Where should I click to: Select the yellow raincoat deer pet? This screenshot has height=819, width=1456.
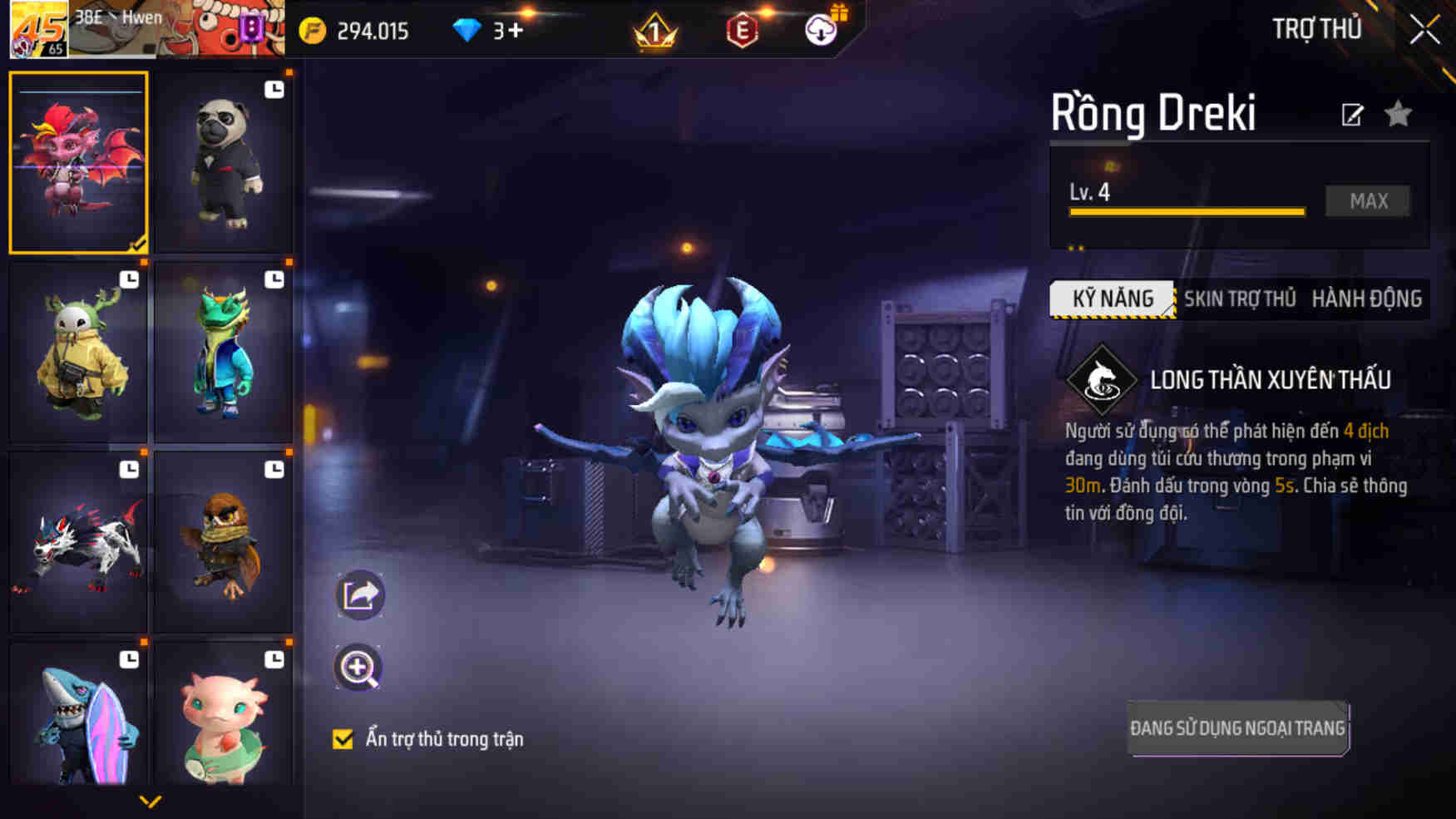79,353
